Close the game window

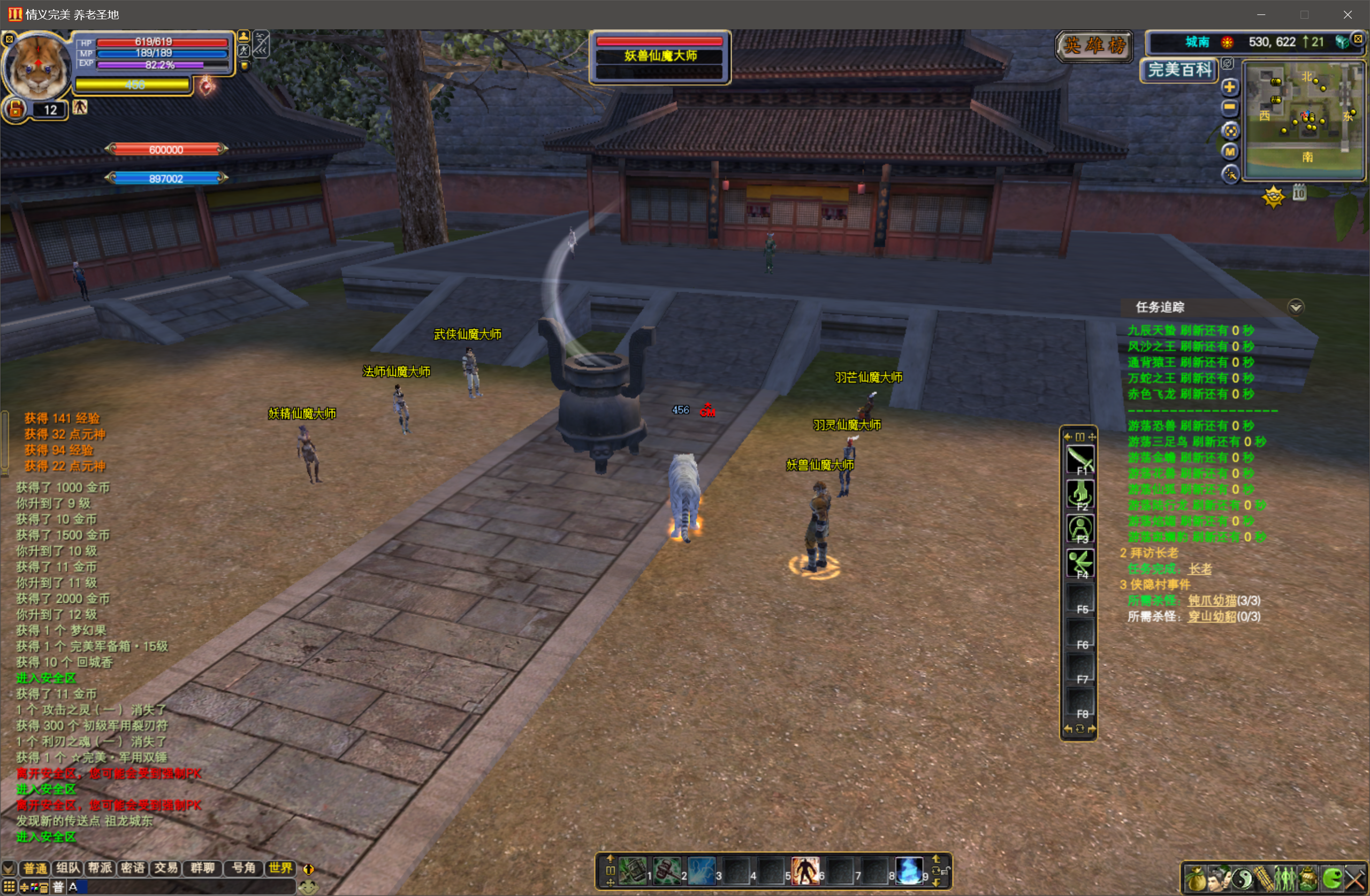1348,14
